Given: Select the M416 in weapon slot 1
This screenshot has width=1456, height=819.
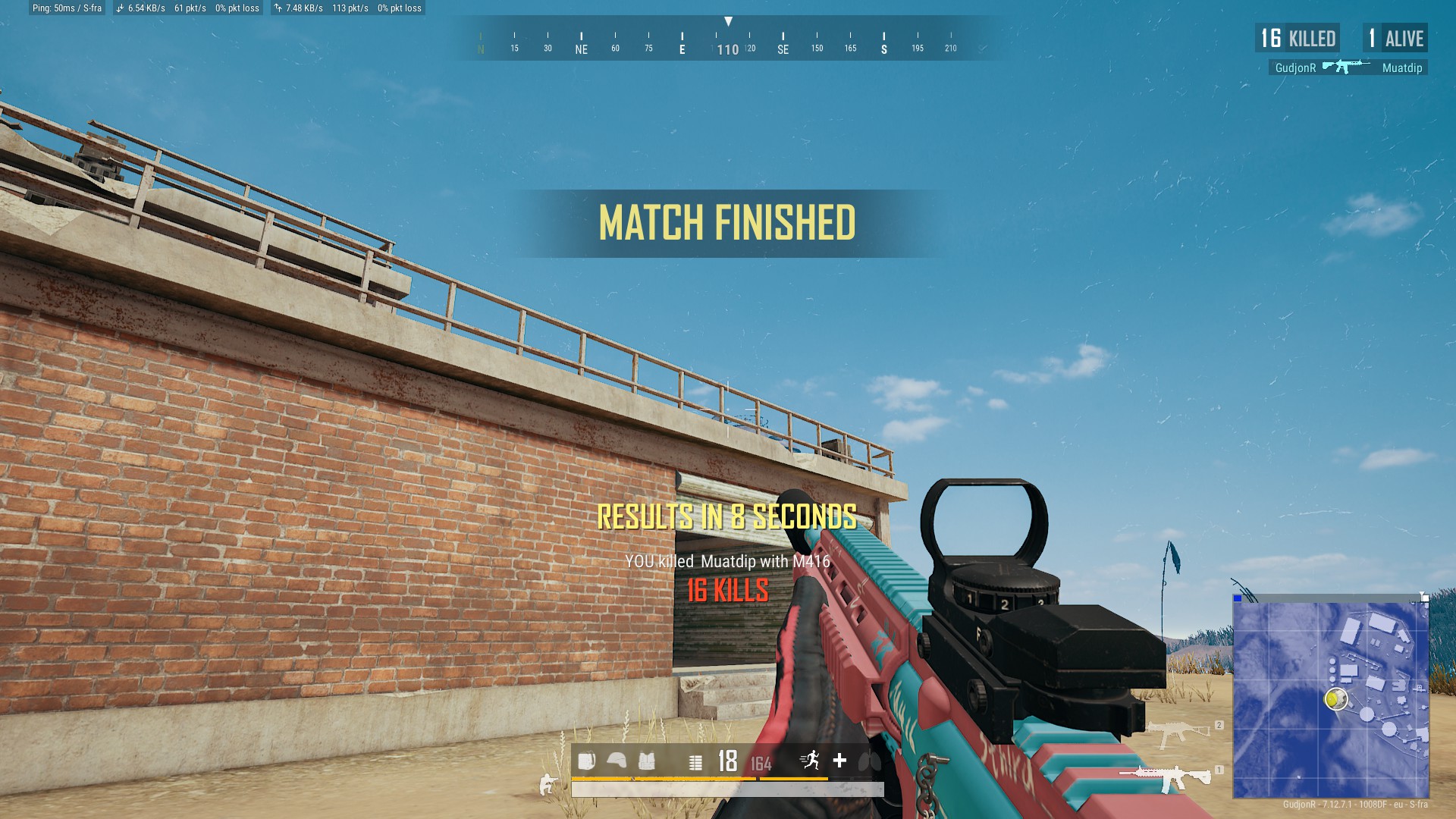Looking at the screenshot, I should pyautogui.click(x=1166, y=778).
